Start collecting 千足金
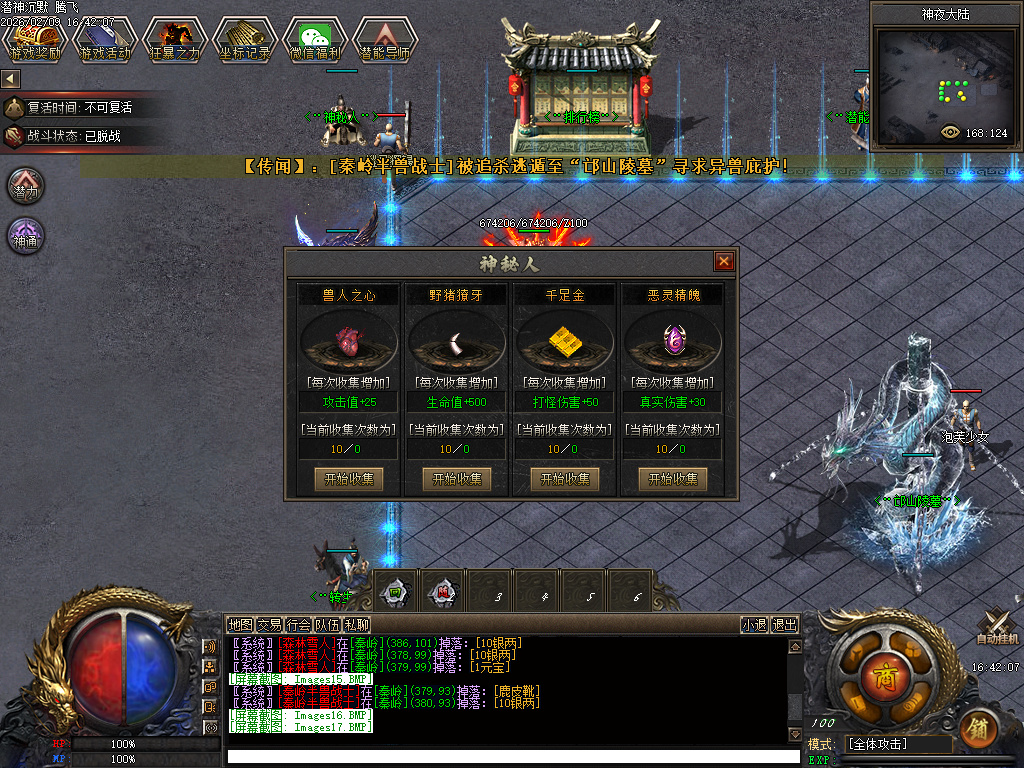The width and height of the screenshot is (1024, 768). 565,479
